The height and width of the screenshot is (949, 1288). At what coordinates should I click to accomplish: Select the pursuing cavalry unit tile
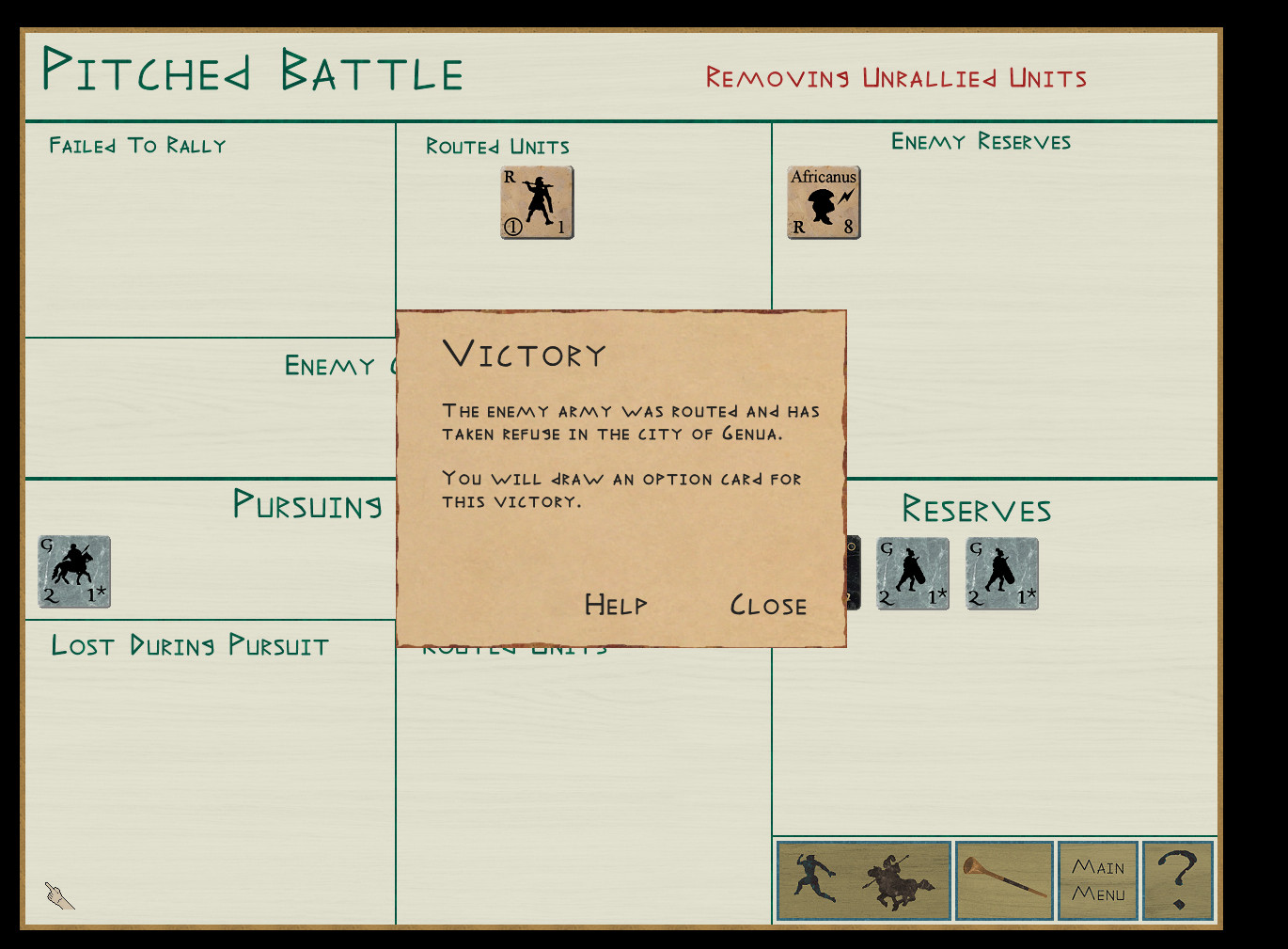tap(74, 572)
